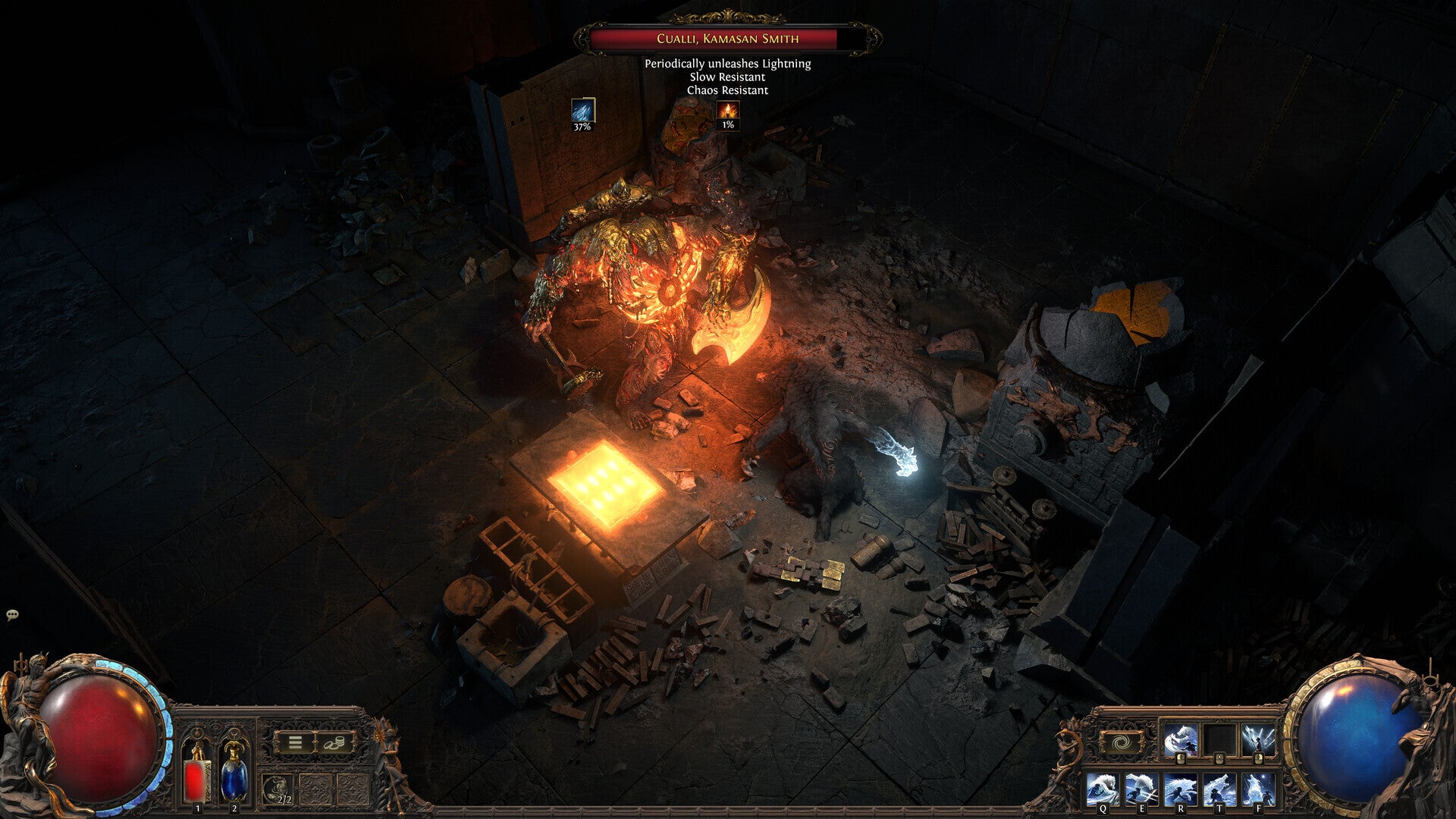
Task: Select the wolf pounce left-mouse skill slot
Action: (1180, 739)
